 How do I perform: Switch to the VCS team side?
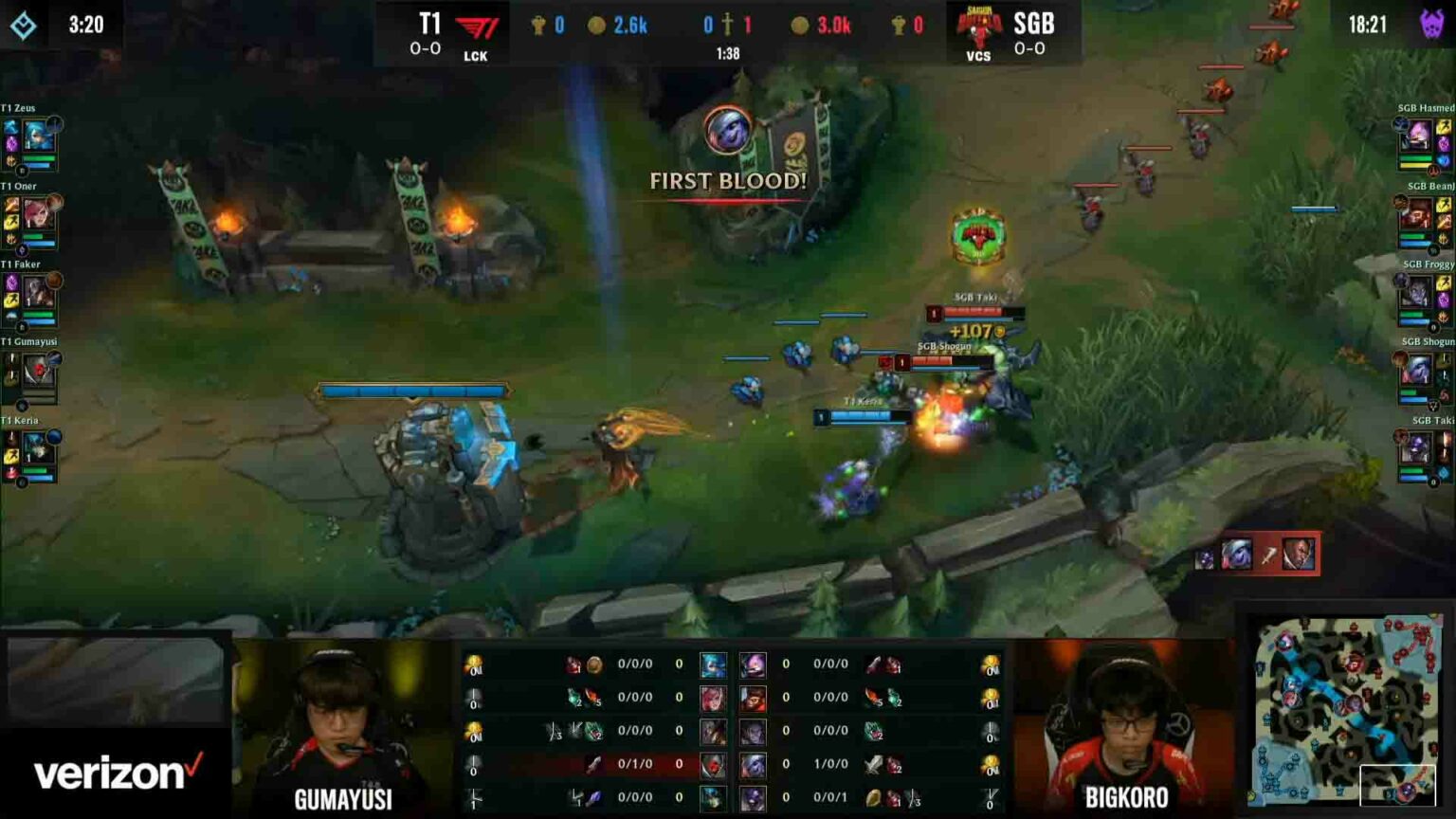coord(977,56)
